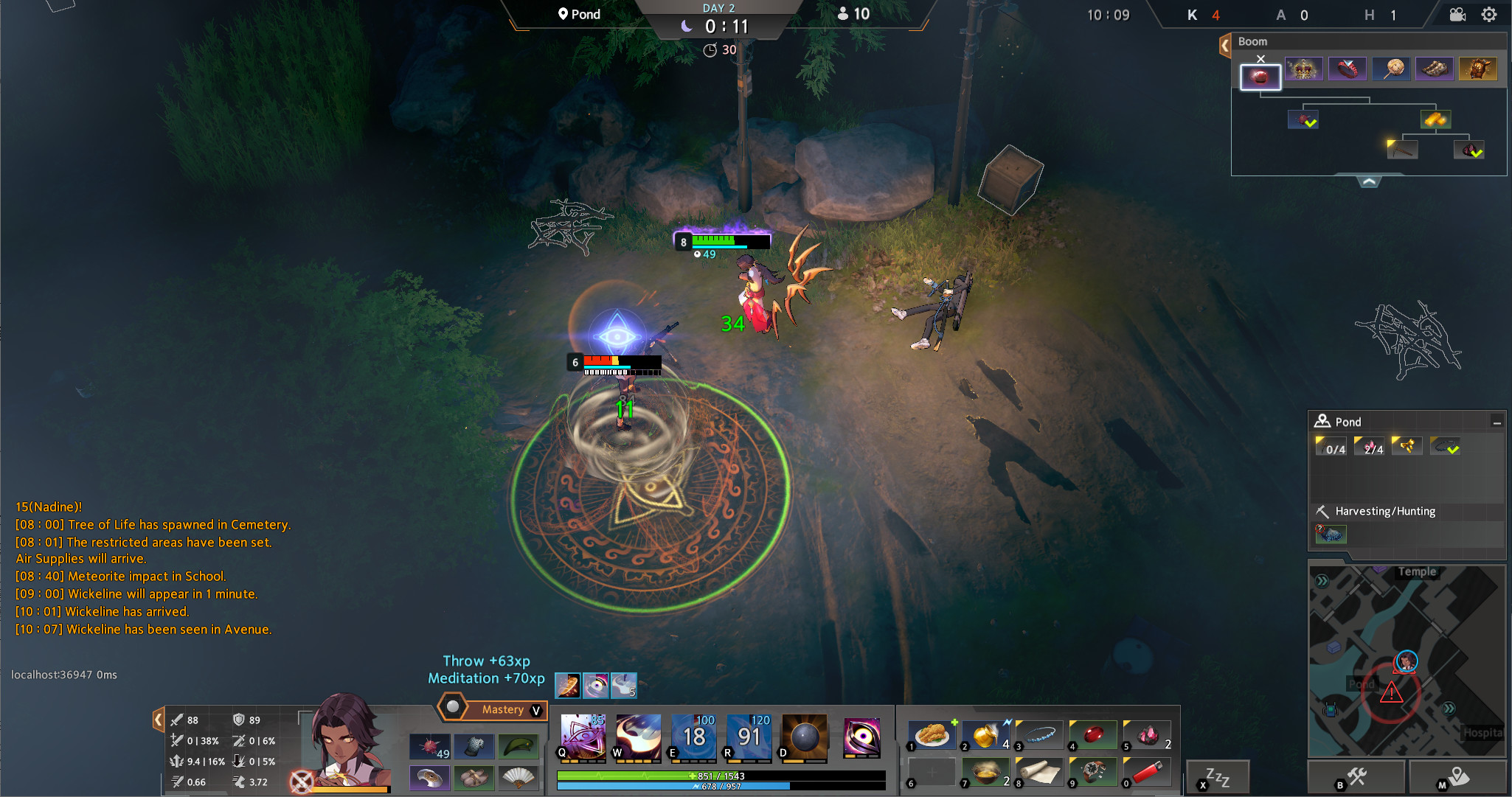Click the fish icon under Harvesting/Hunting

point(1332,534)
